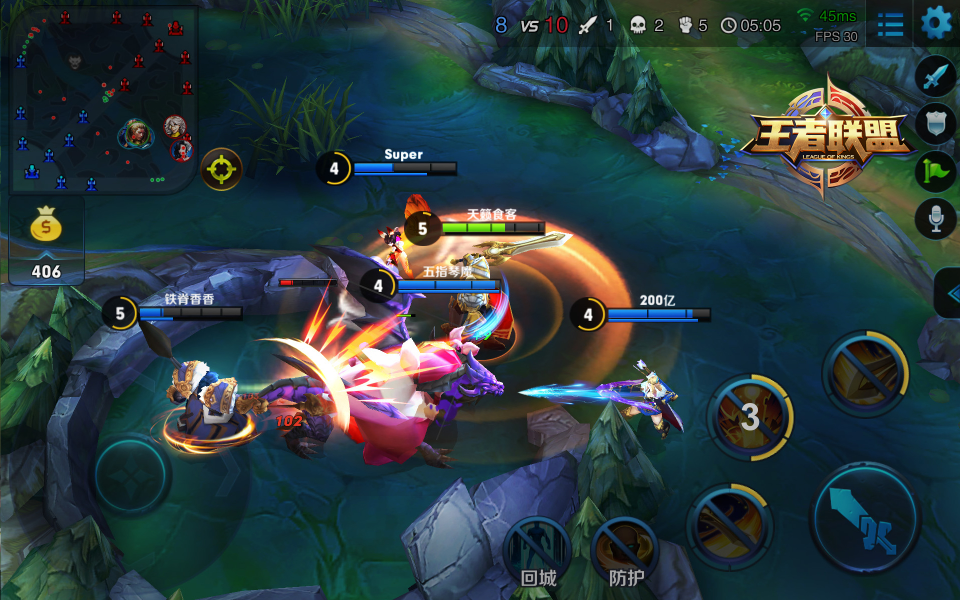Cast the skill left of the attack button

pyautogui.click(x=730, y=523)
